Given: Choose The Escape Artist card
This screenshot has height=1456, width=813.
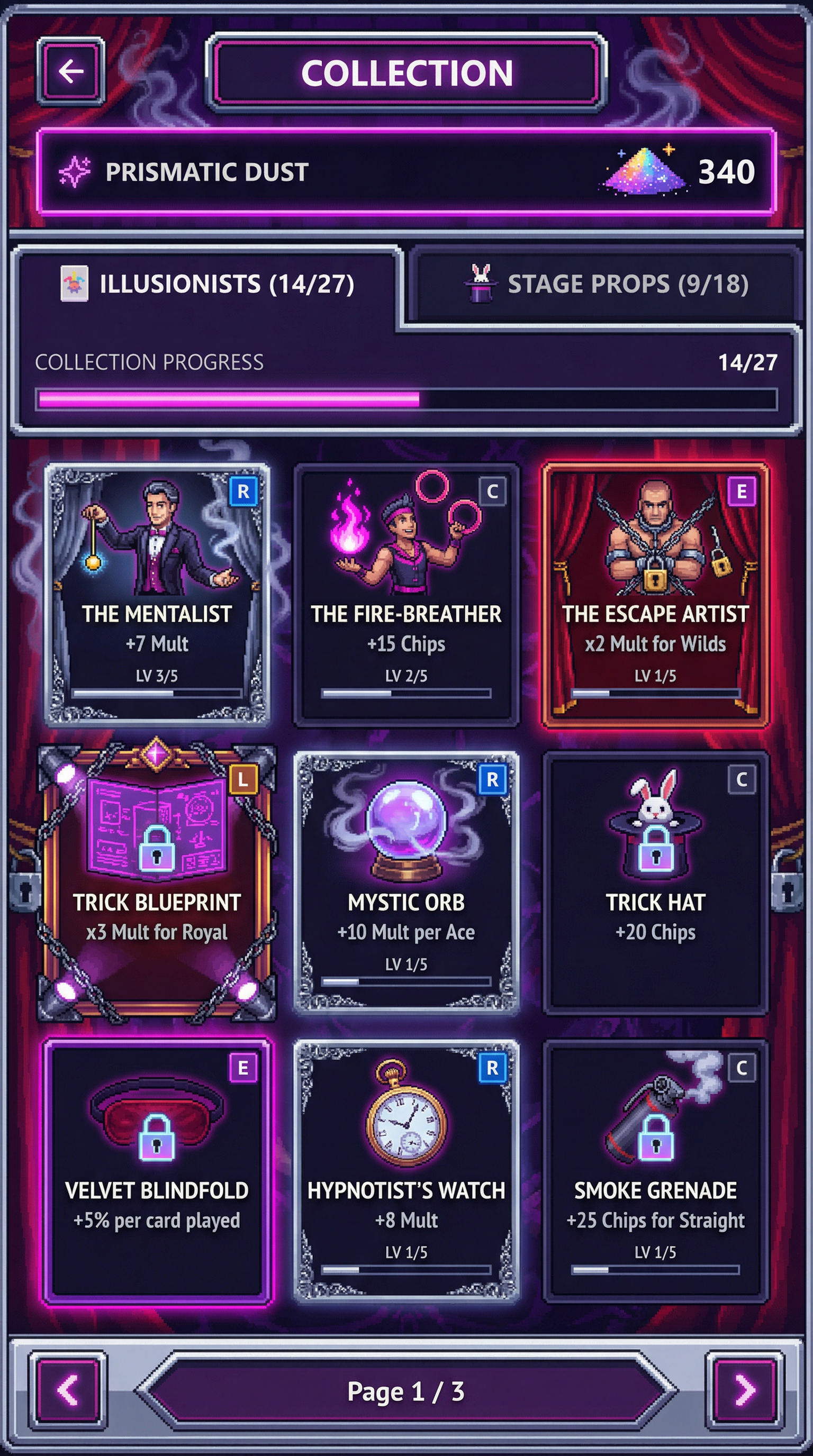Looking at the screenshot, I should (x=655, y=594).
